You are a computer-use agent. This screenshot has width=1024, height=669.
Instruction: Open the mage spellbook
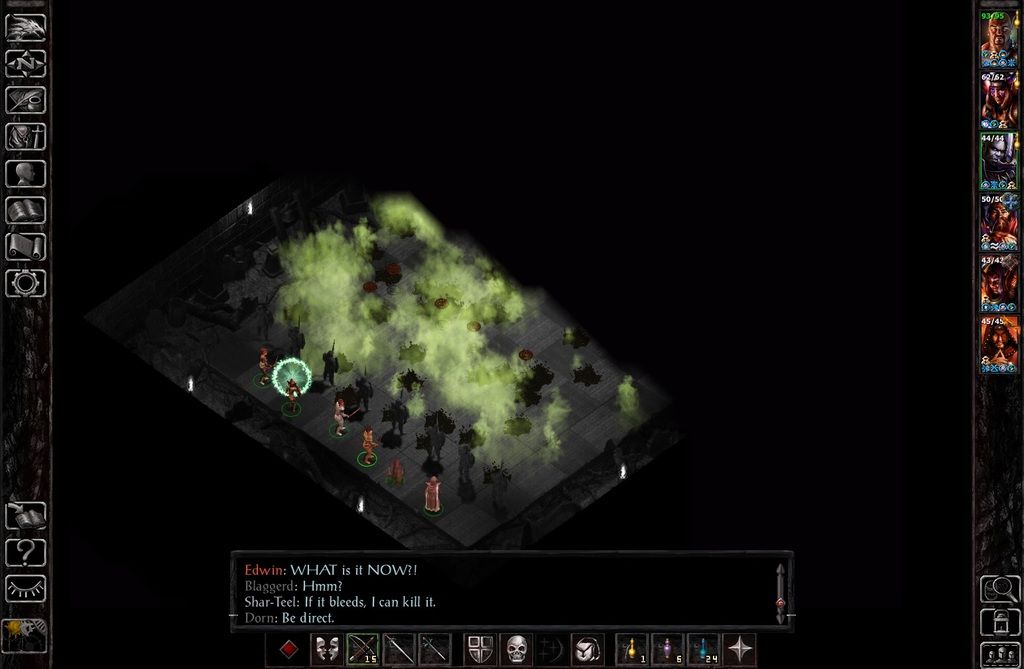click(x=25, y=210)
